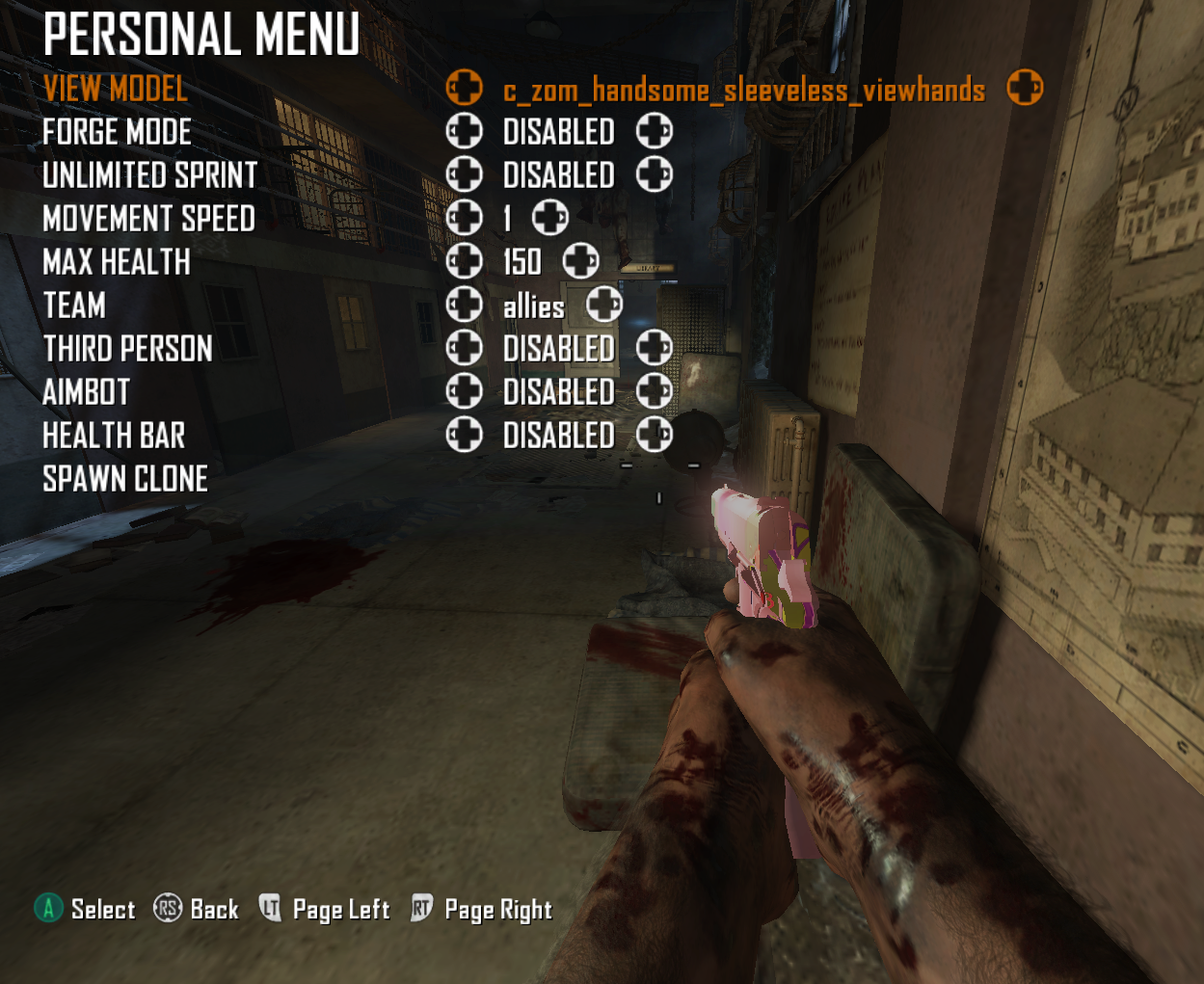1204x984 pixels.
Task: Click the Spawn Clone entry
Action: tap(125, 479)
